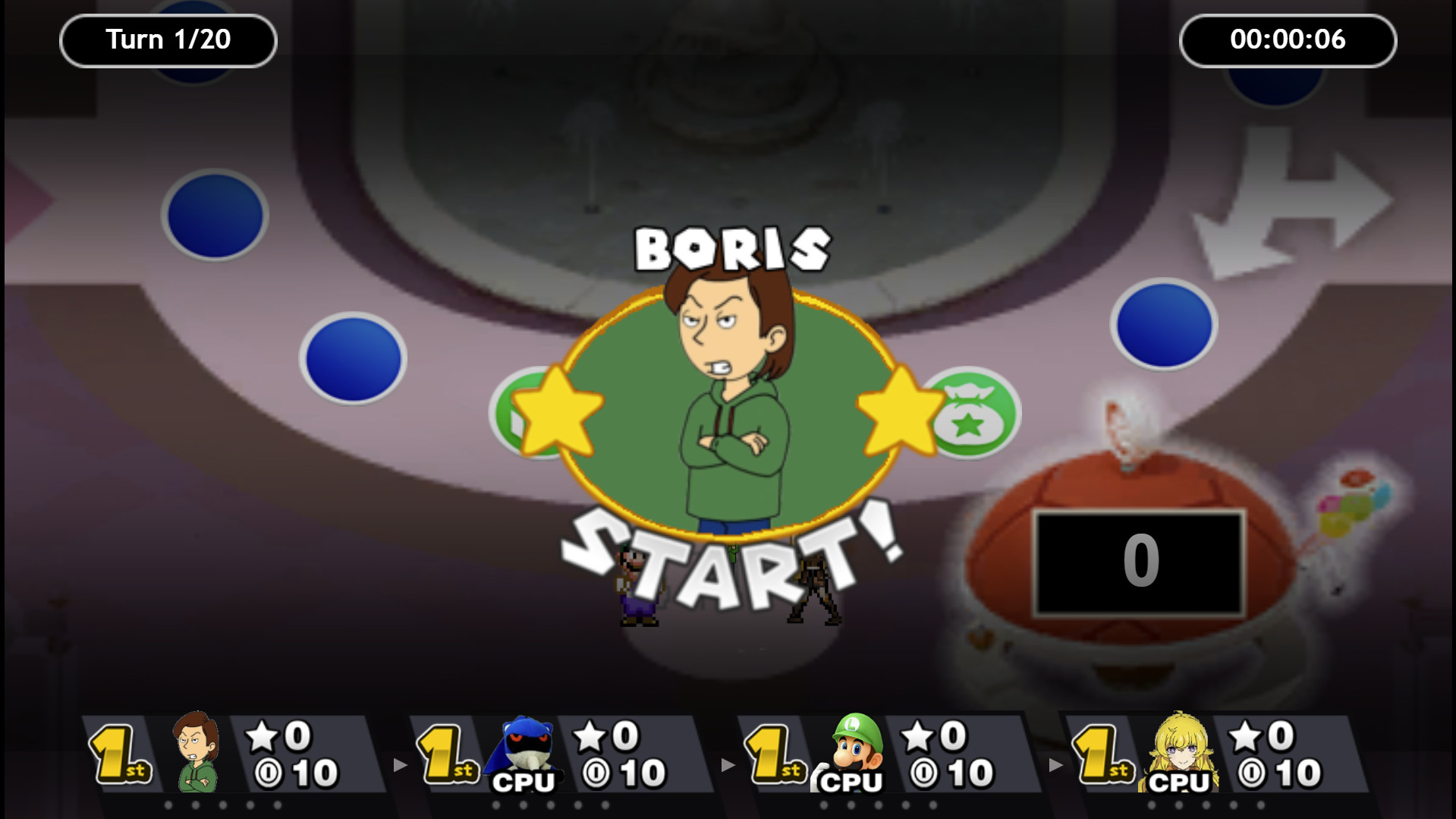Click the Turn 1/20 indicator
Screen dimensions: 1456x819
pyautogui.click(x=167, y=41)
